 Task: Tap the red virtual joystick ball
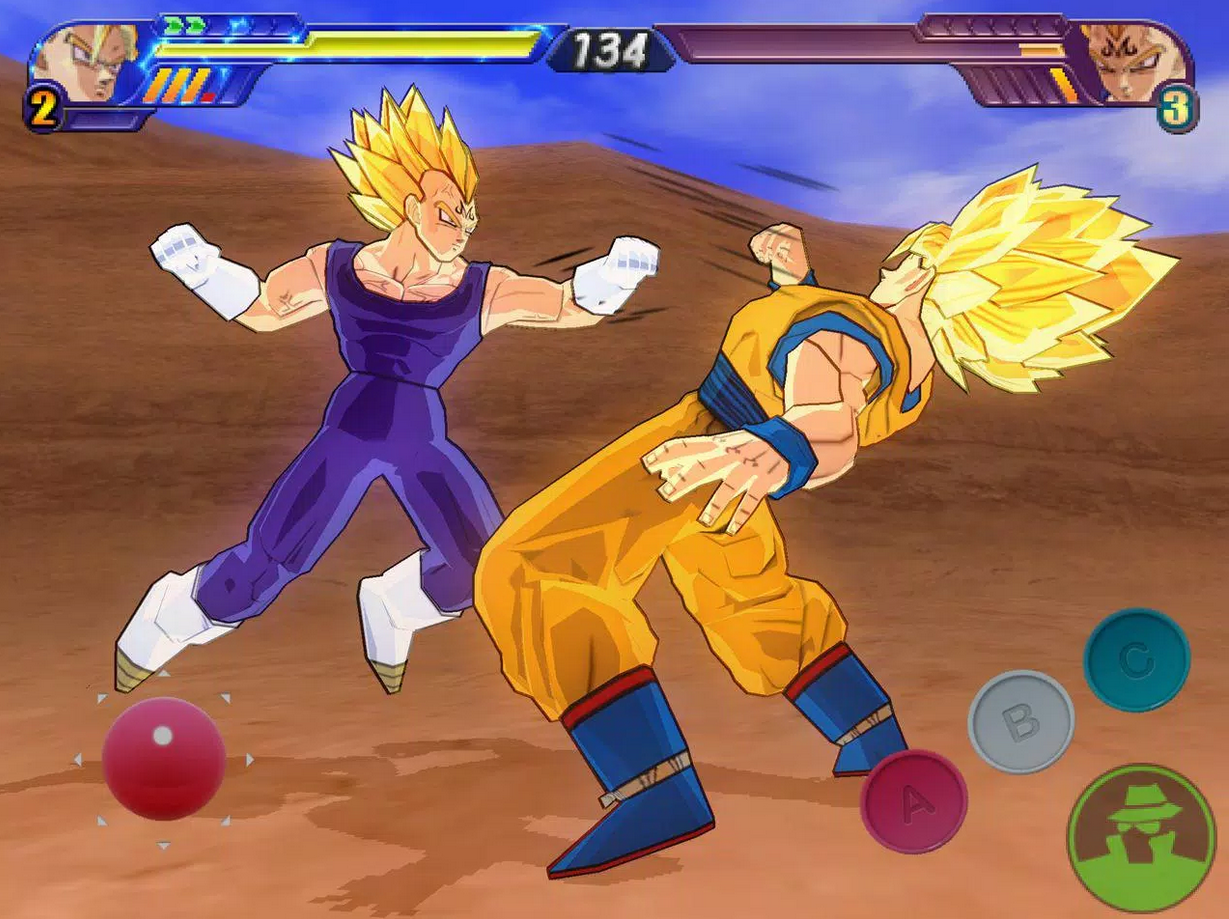(x=163, y=758)
